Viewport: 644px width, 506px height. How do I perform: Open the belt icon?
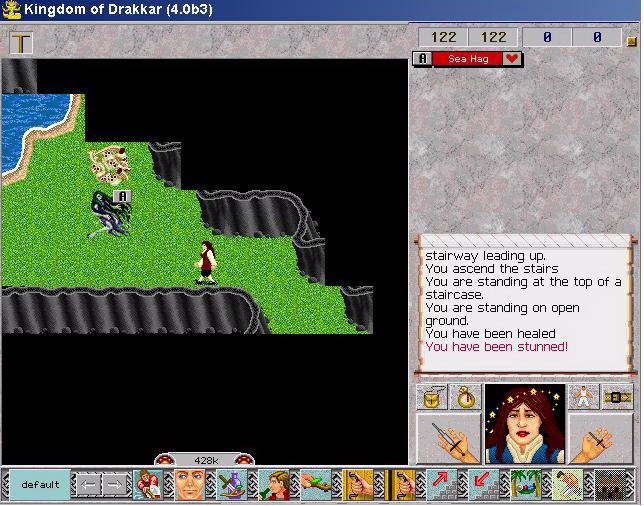point(618,397)
